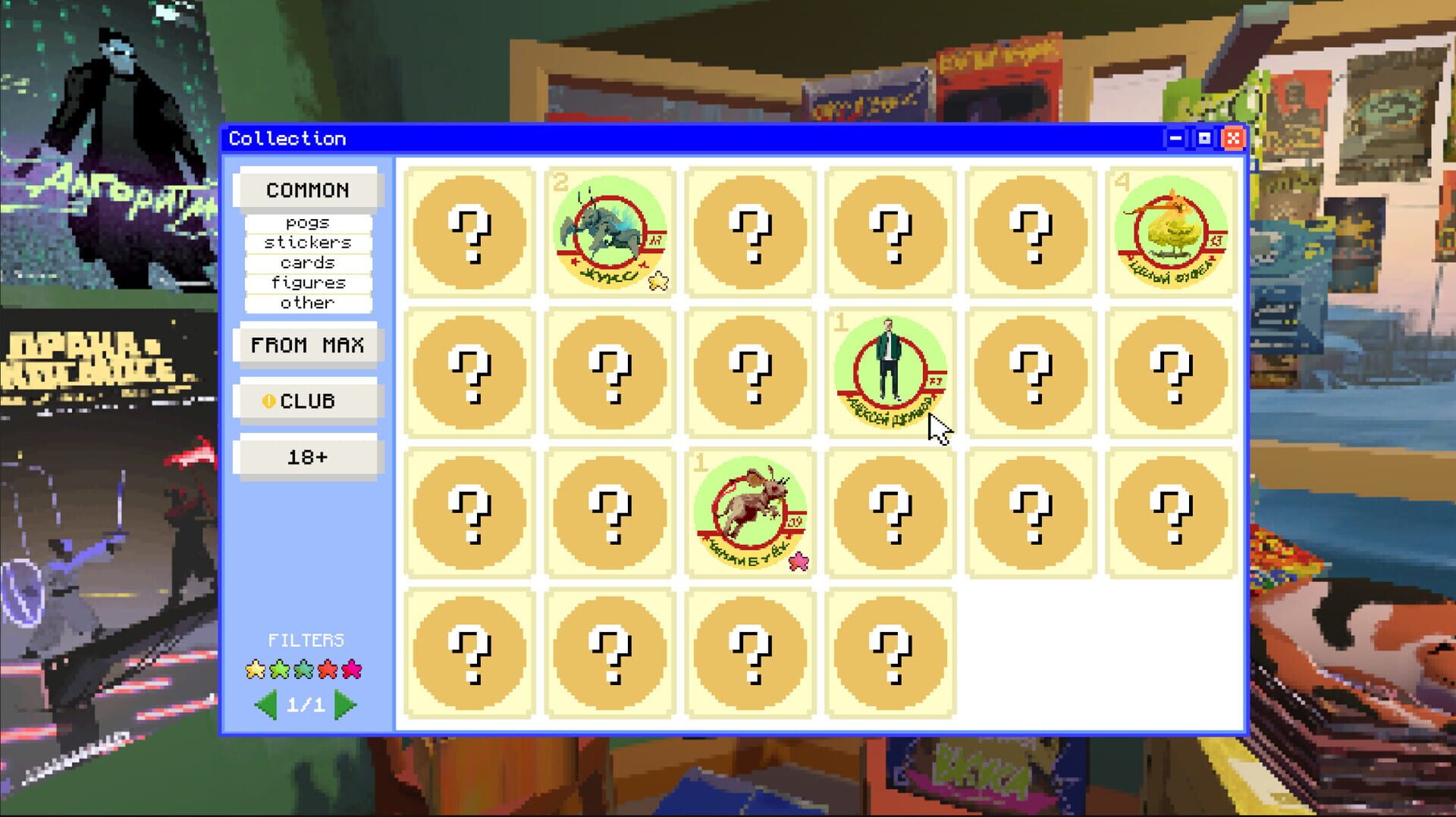
Task: Open the FROM MAX section
Action: tap(307, 345)
